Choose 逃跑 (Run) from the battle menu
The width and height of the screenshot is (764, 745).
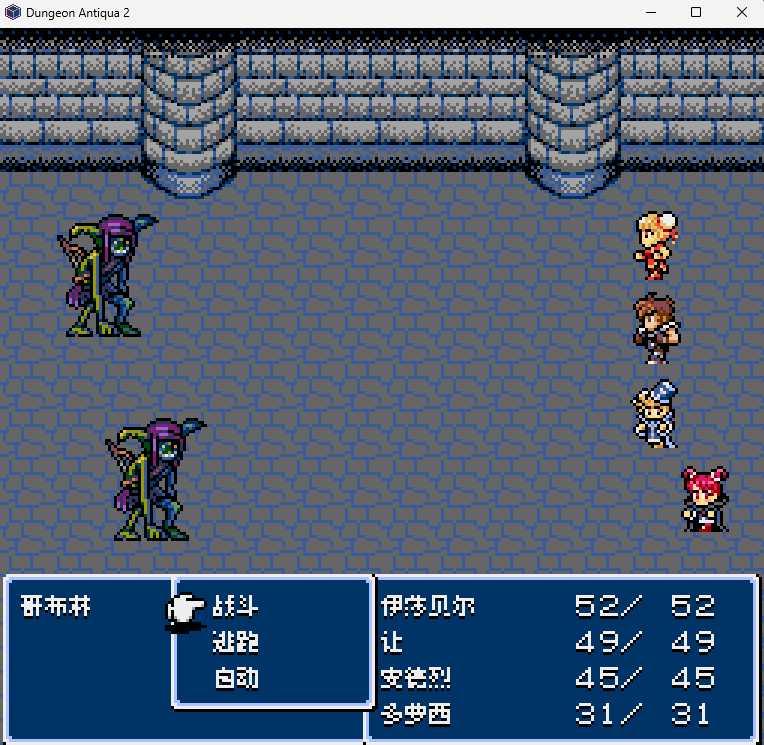click(x=236, y=642)
